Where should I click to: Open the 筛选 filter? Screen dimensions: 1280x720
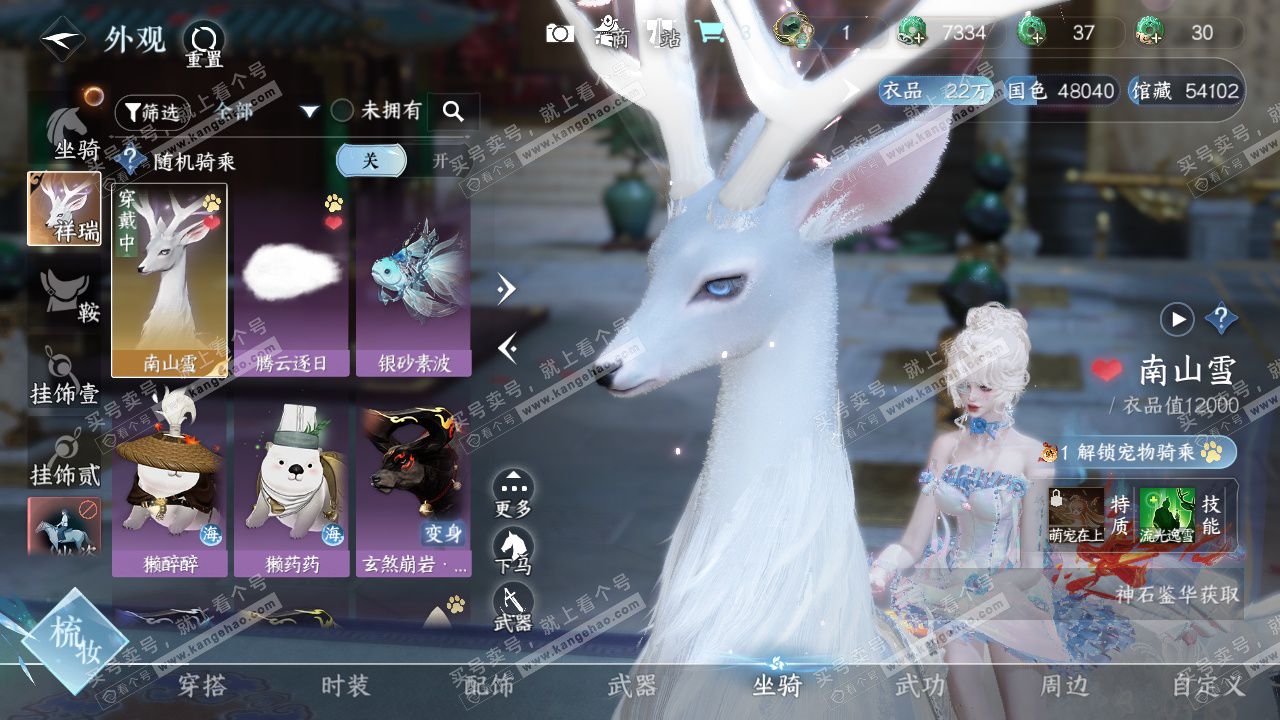click(x=150, y=112)
